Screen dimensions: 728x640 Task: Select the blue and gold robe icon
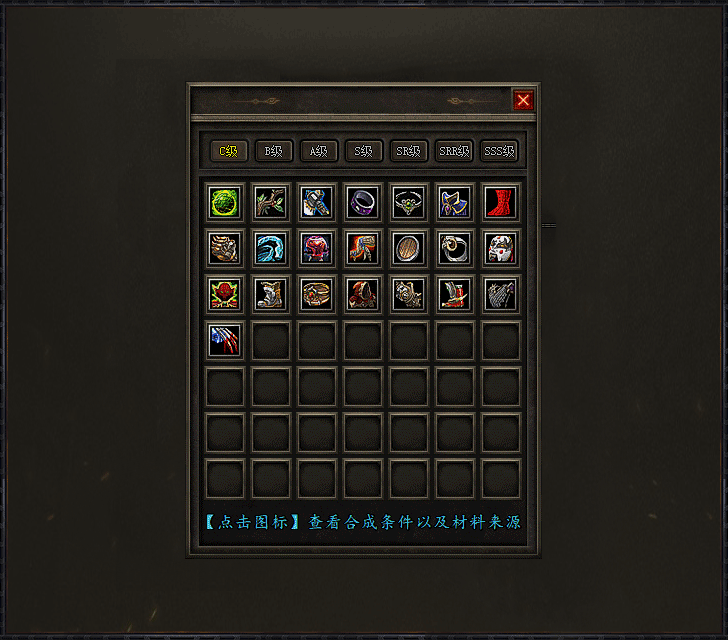click(454, 202)
